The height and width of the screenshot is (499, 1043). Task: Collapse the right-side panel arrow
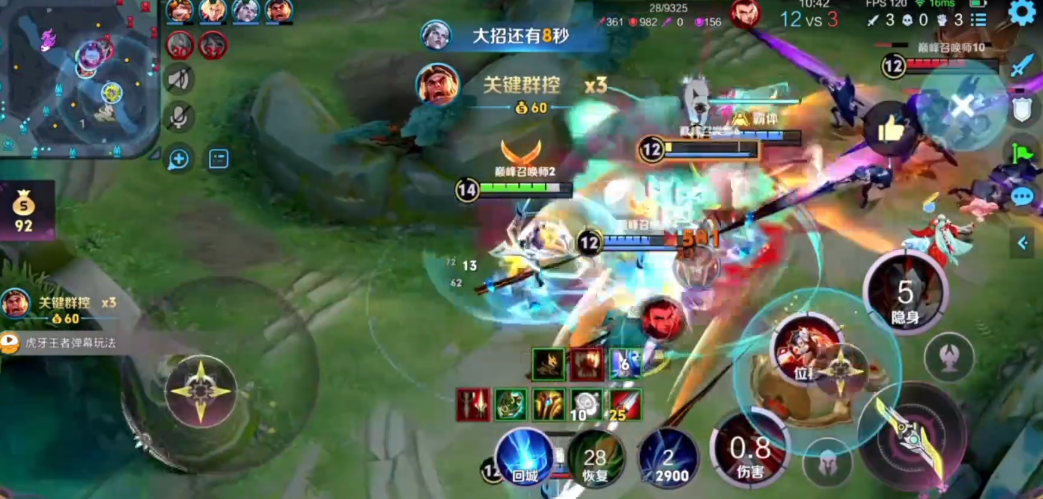[1023, 242]
